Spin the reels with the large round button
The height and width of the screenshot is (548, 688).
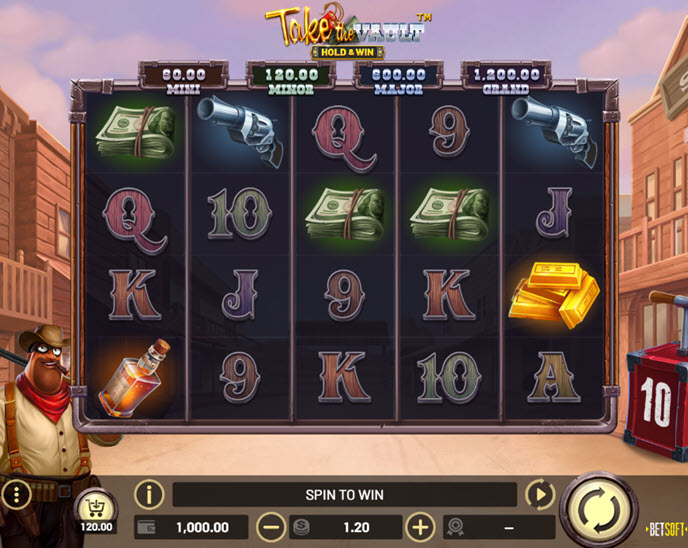click(598, 508)
